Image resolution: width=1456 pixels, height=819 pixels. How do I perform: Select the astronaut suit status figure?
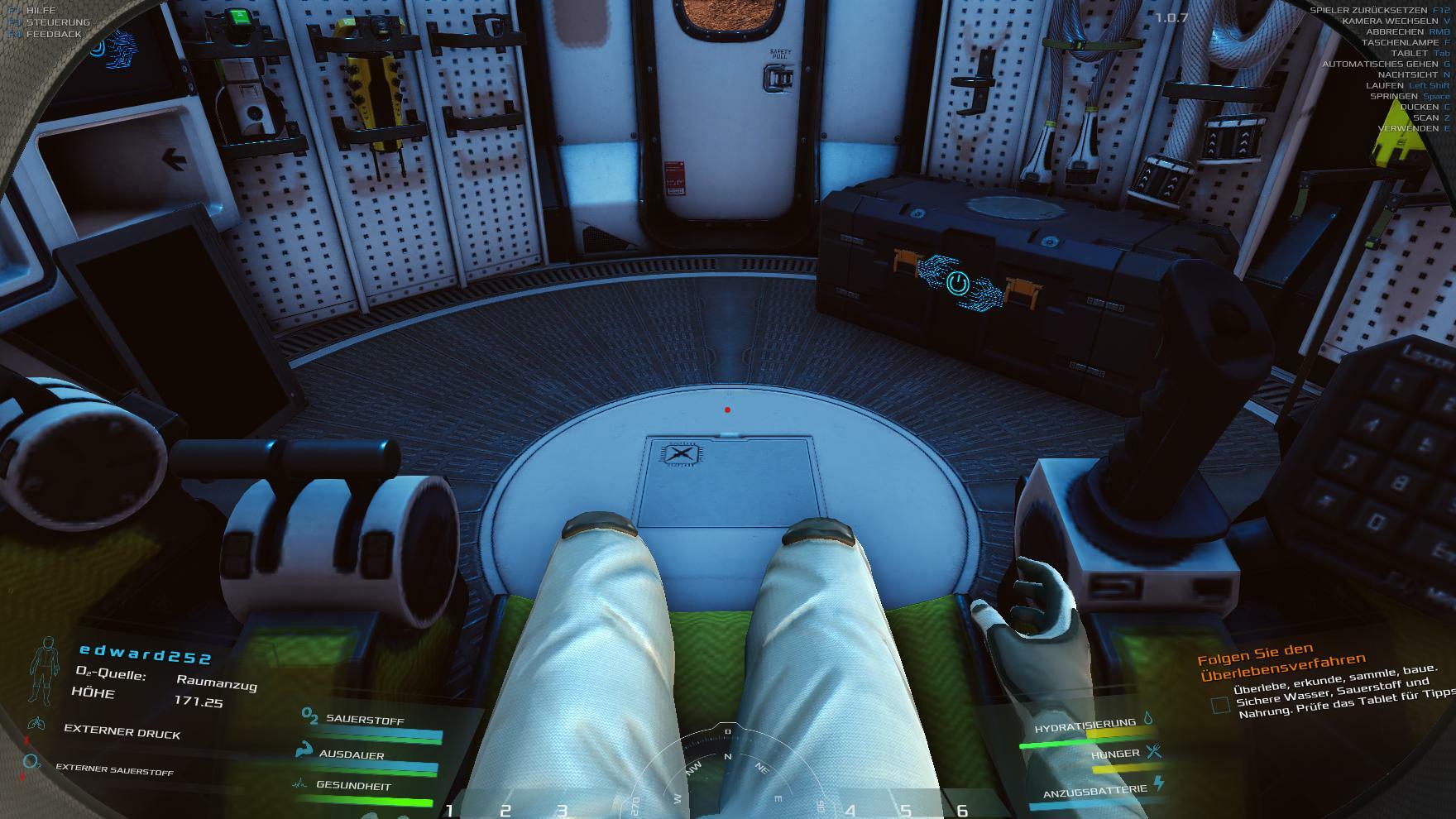44,668
